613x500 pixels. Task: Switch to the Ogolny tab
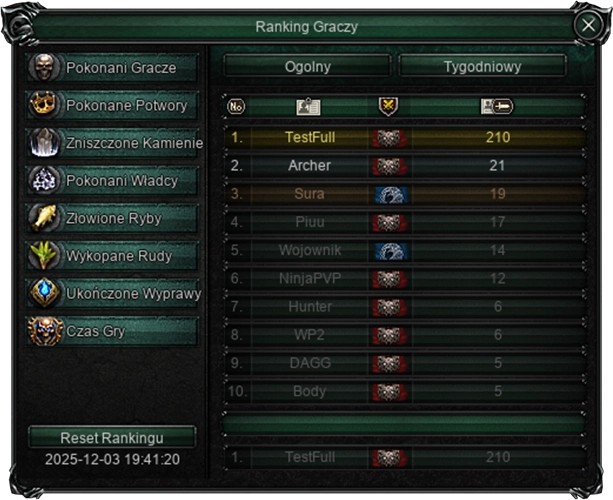tap(306, 67)
